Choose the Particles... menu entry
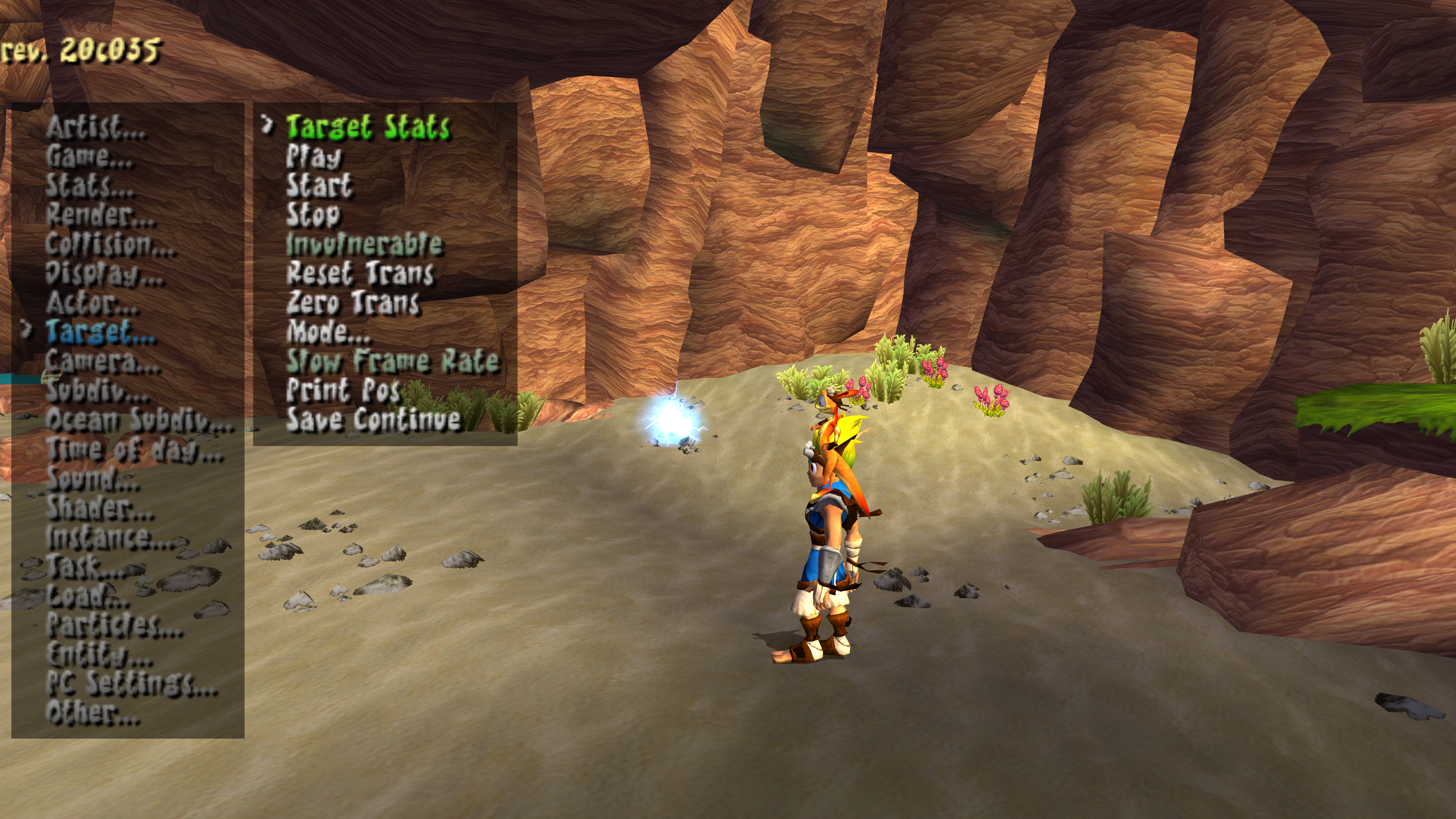This screenshot has height=819, width=1456. [114, 625]
